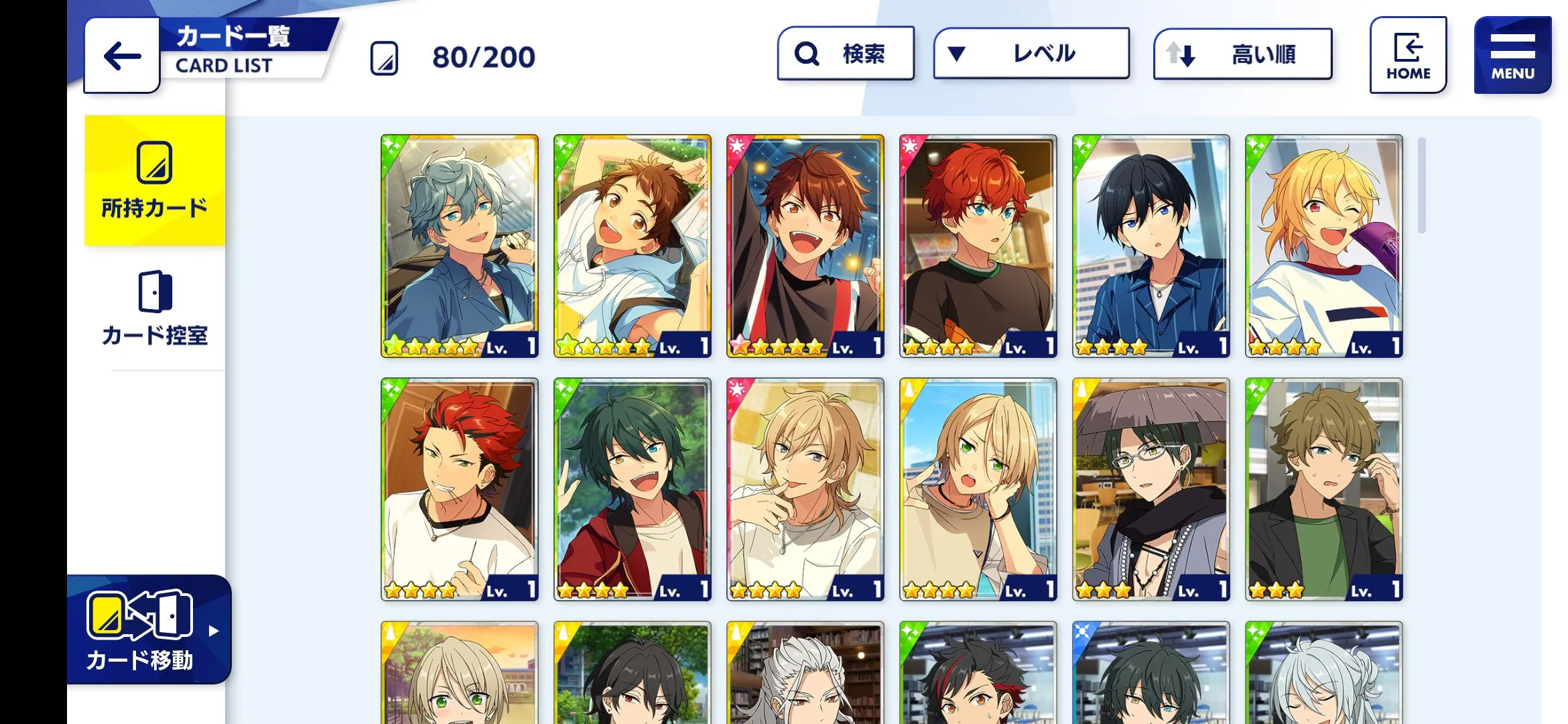1568x724 pixels.
Task: Click the card list scrollbar
Action: pos(1422,186)
